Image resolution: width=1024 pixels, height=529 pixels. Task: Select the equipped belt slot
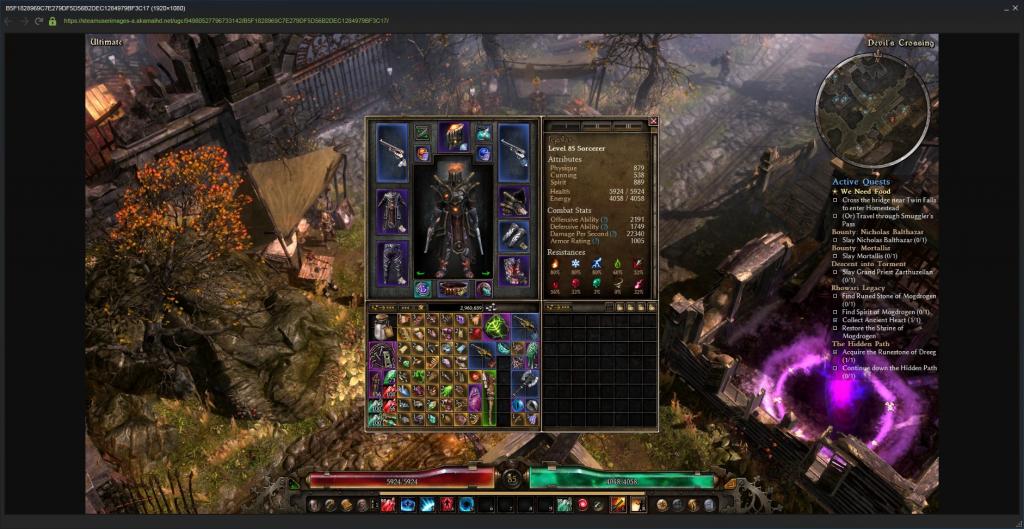click(x=453, y=288)
